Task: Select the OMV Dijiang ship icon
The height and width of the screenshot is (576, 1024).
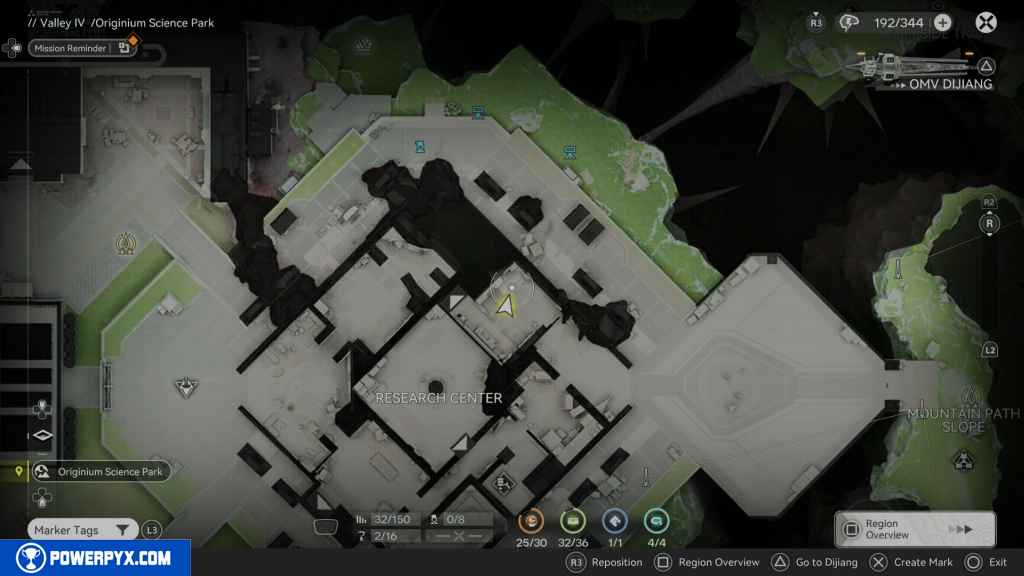Action: [x=905, y=66]
